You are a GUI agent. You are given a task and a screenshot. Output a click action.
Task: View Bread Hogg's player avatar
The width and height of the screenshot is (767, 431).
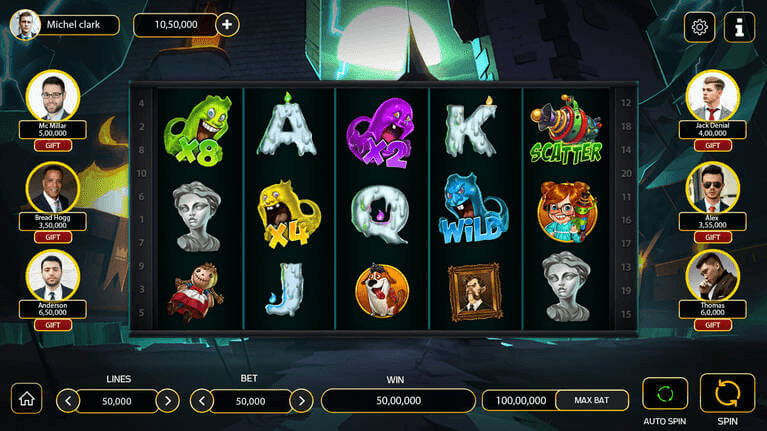[x=53, y=188]
